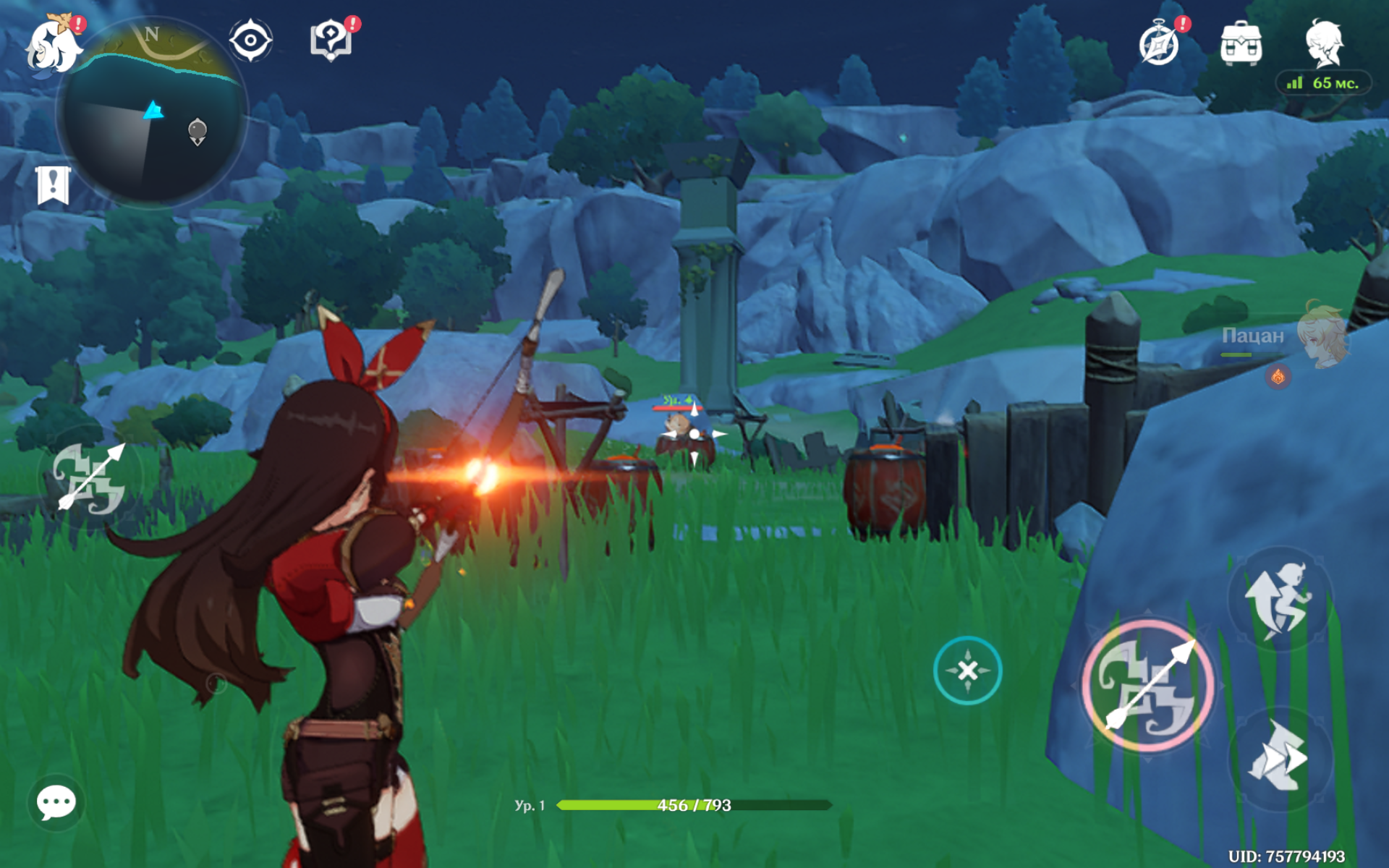
Task: Open the quest bookmark banner
Action: click(53, 185)
